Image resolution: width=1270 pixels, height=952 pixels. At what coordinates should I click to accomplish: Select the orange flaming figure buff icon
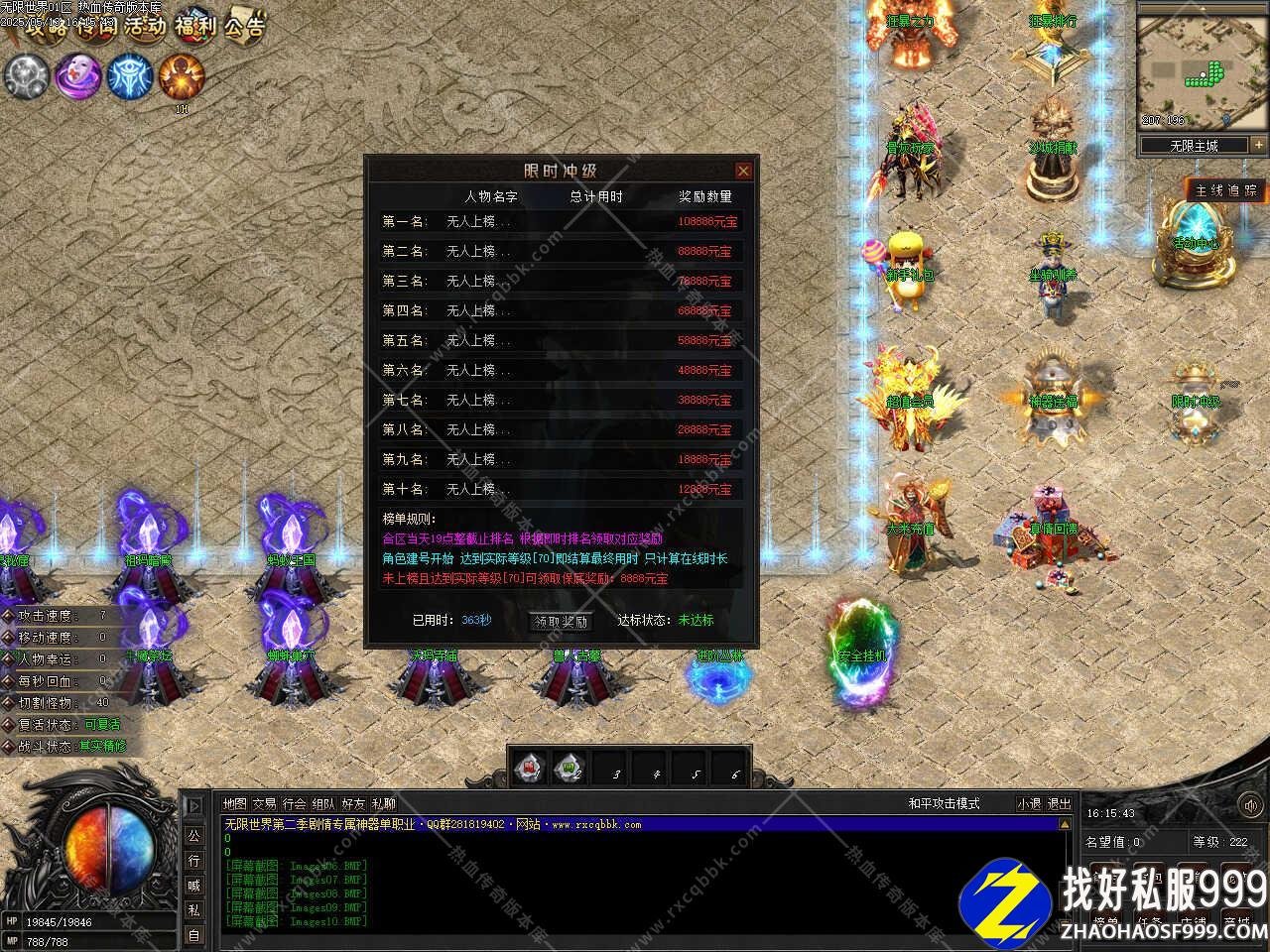(181, 76)
